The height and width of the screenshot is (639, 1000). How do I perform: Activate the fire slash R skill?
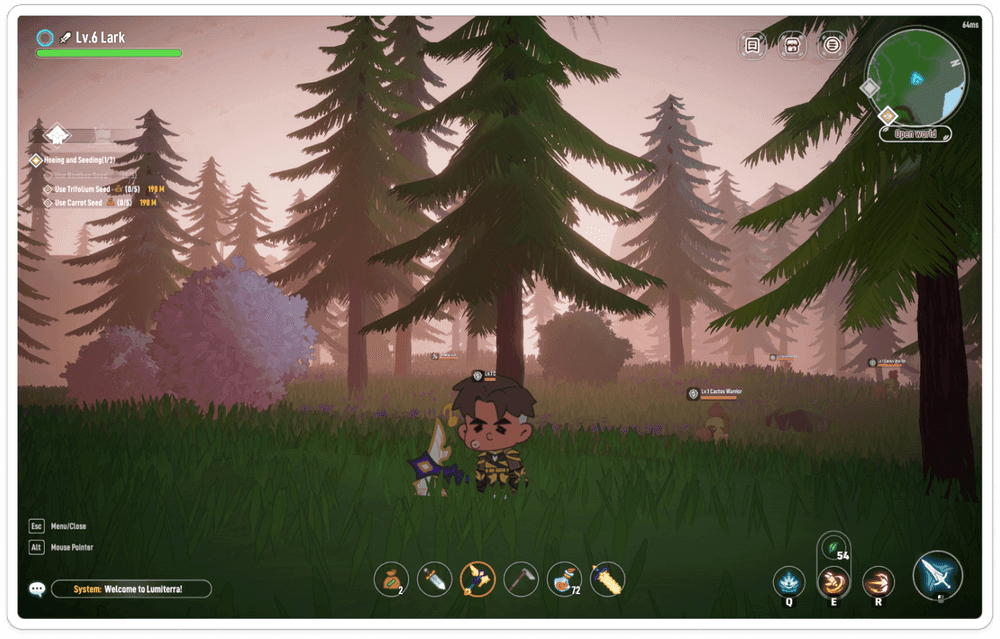[x=878, y=581]
